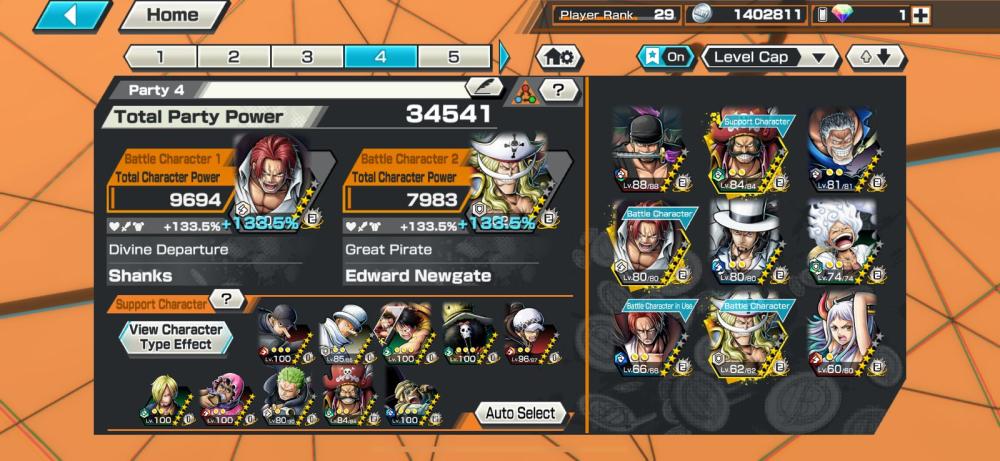
Task: Add more rainbow diamonds with plus button
Action: coord(921,15)
